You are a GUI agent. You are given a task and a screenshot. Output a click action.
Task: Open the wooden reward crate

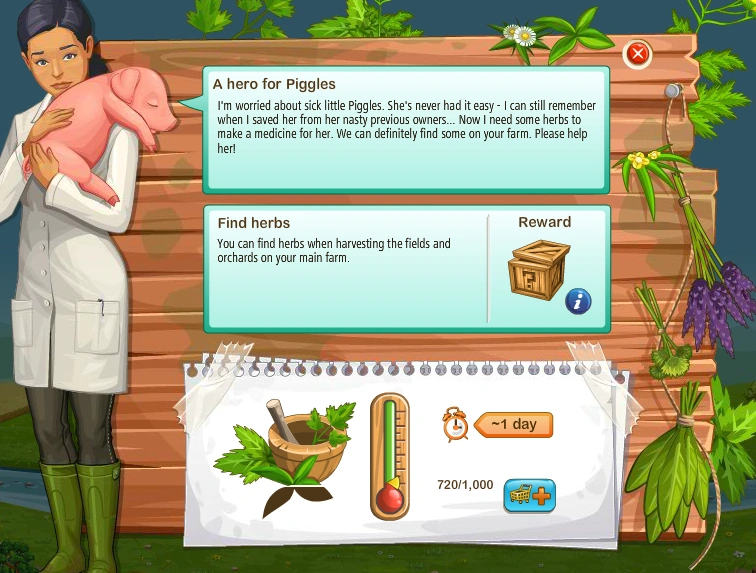point(538,270)
